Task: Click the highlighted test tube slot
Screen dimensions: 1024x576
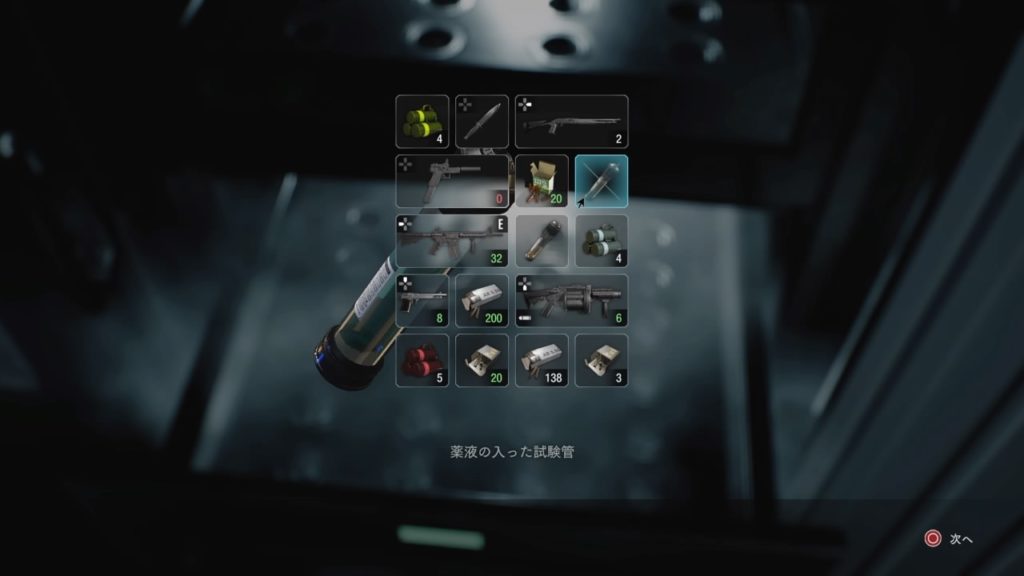Action: 602,181
